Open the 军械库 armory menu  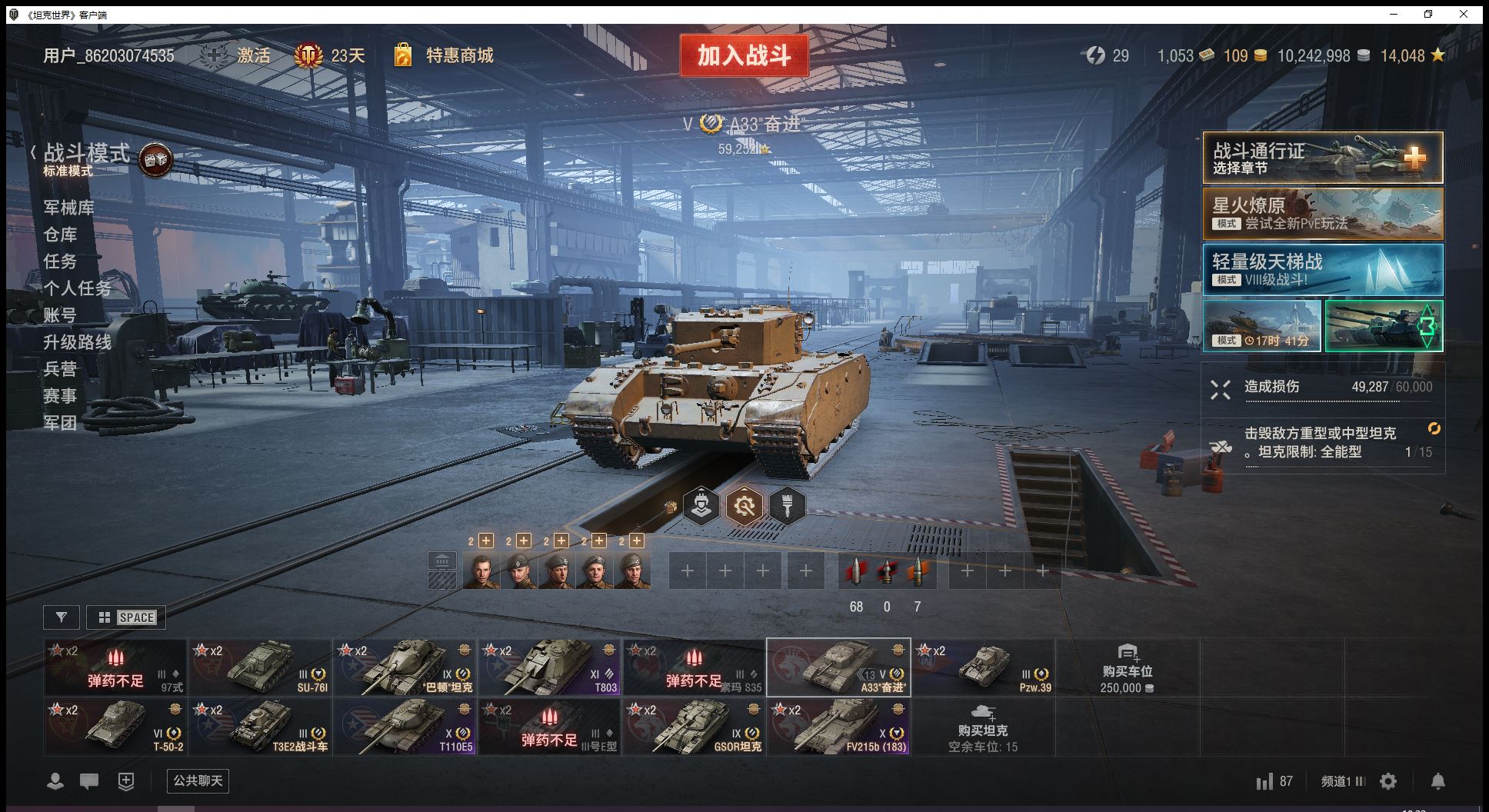[69, 208]
